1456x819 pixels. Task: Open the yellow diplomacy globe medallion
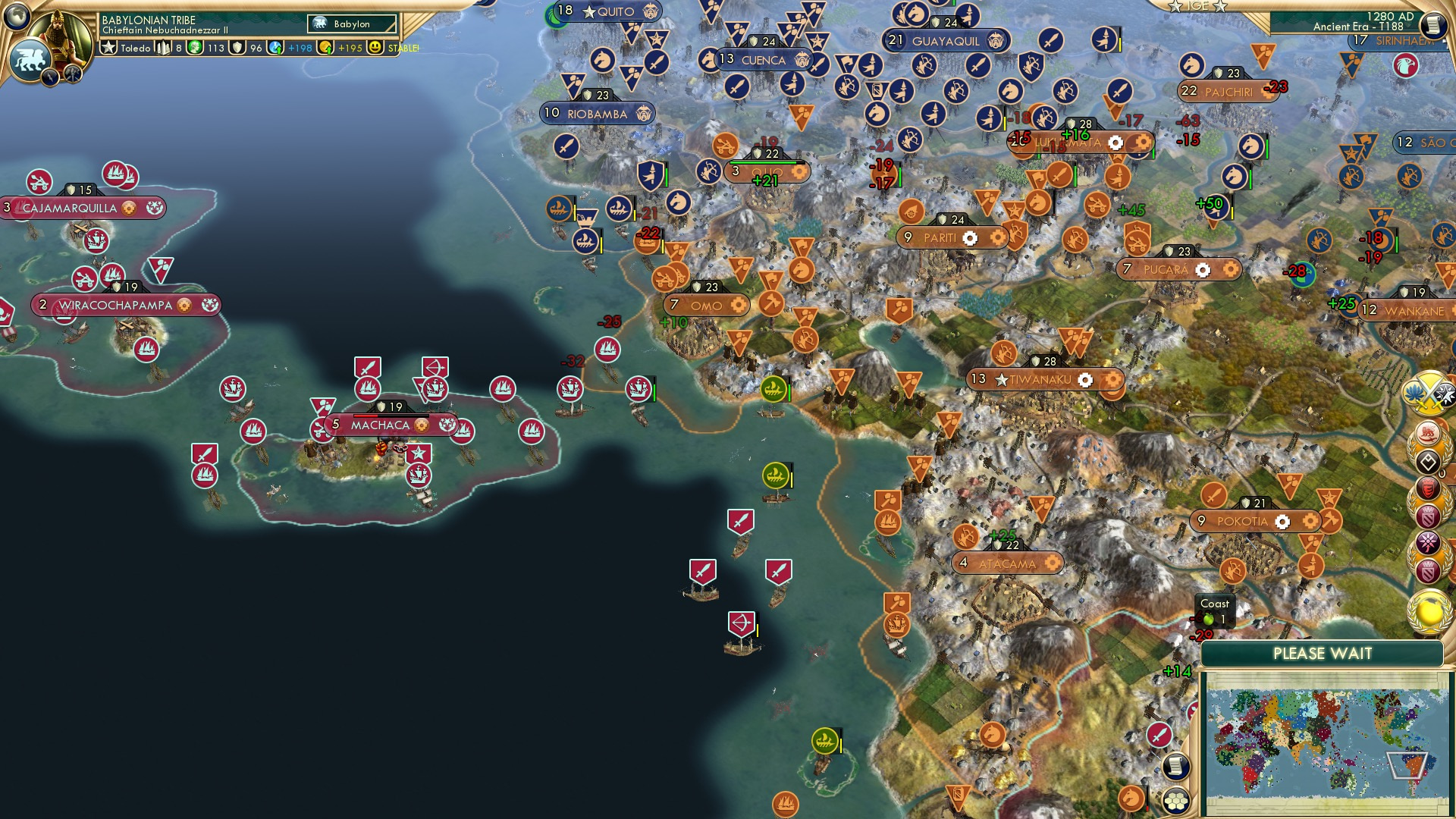point(1428,611)
